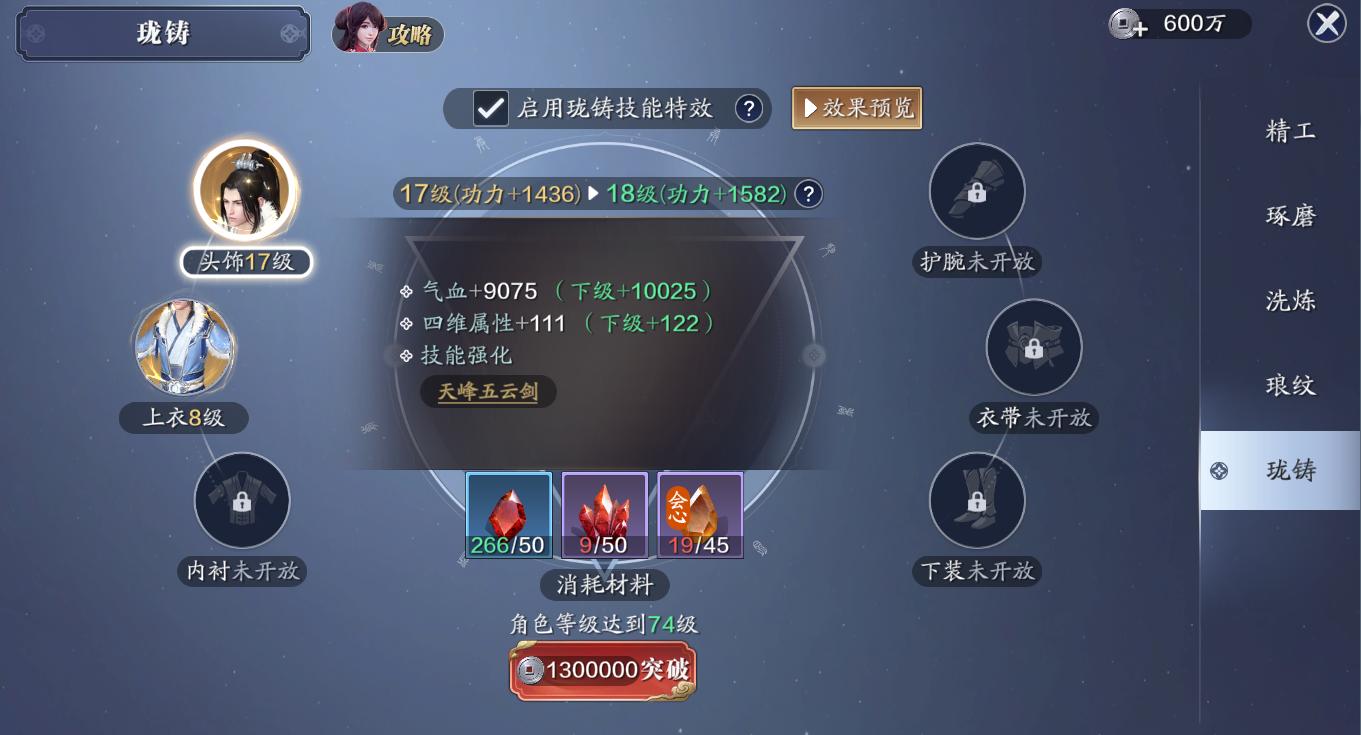The height and width of the screenshot is (735, 1361).
Task: Click the locked 下装 legwear slot
Action: coord(977,501)
